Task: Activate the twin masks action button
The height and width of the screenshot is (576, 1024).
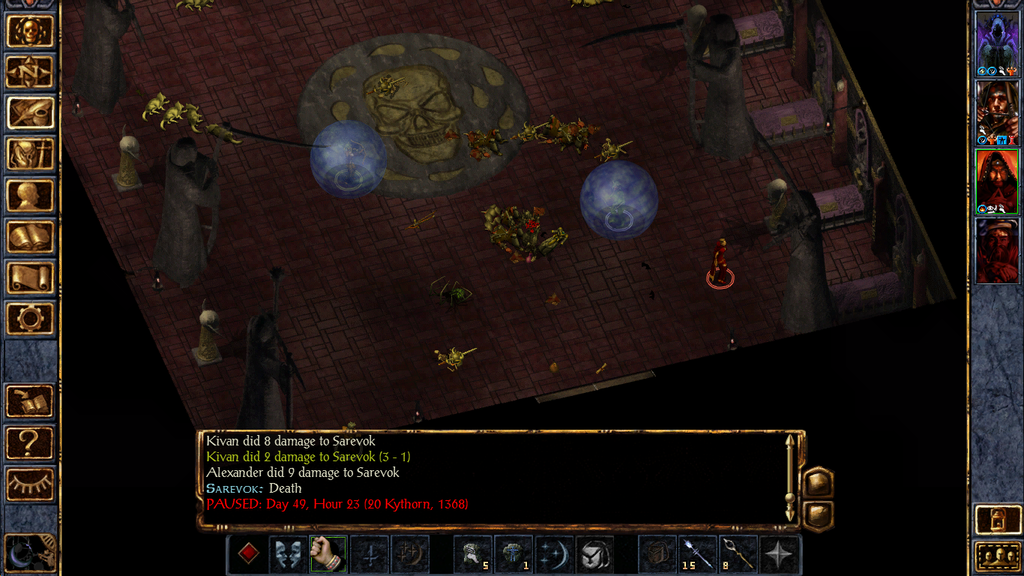Action: 287,553
